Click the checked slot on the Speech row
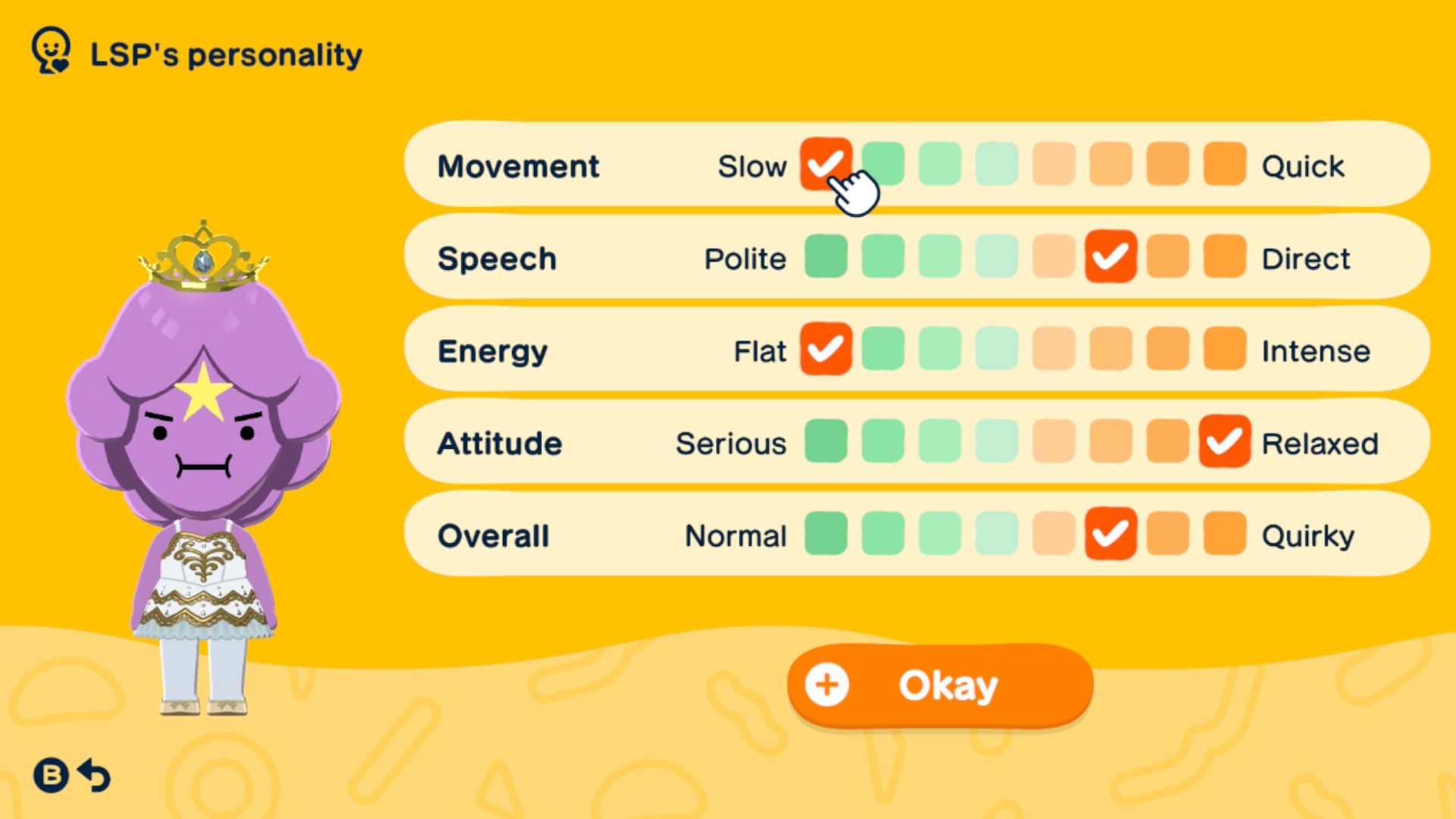The image size is (1456, 819). point(1110,256)
